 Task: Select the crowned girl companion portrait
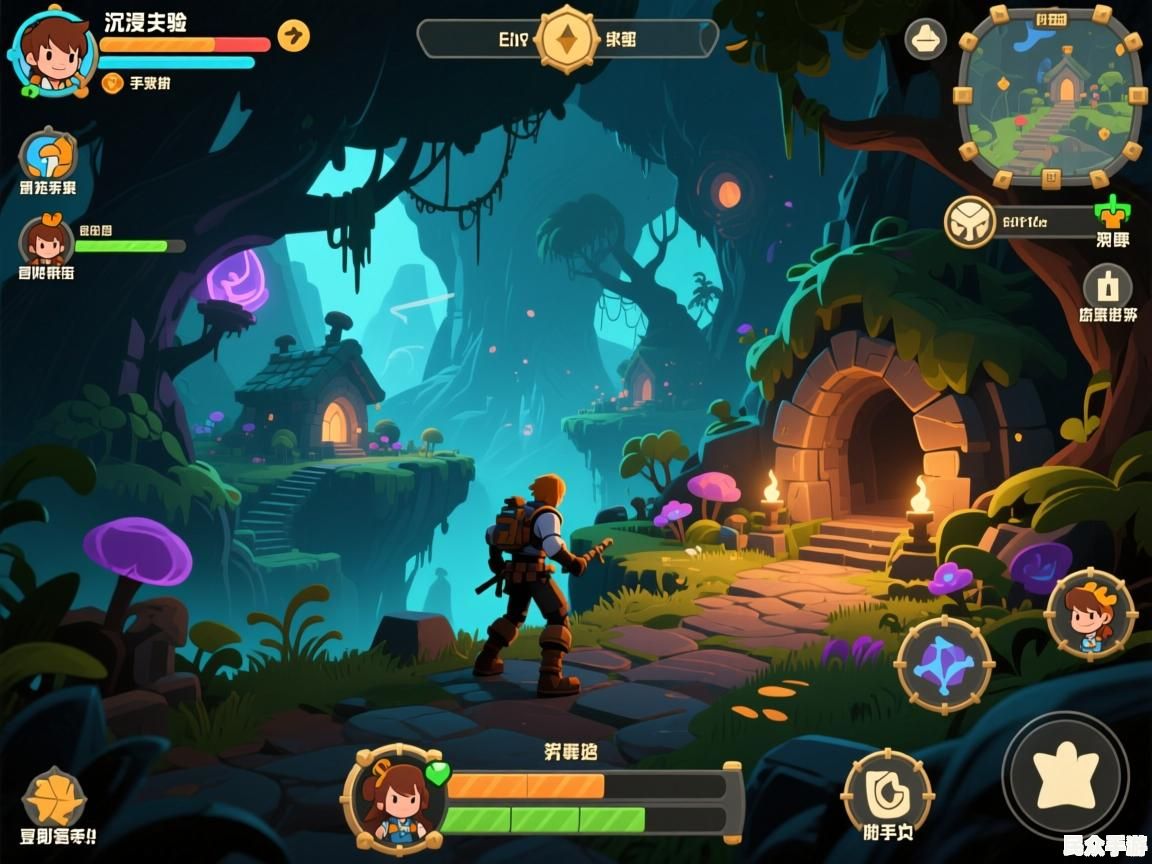(1089, 612)
